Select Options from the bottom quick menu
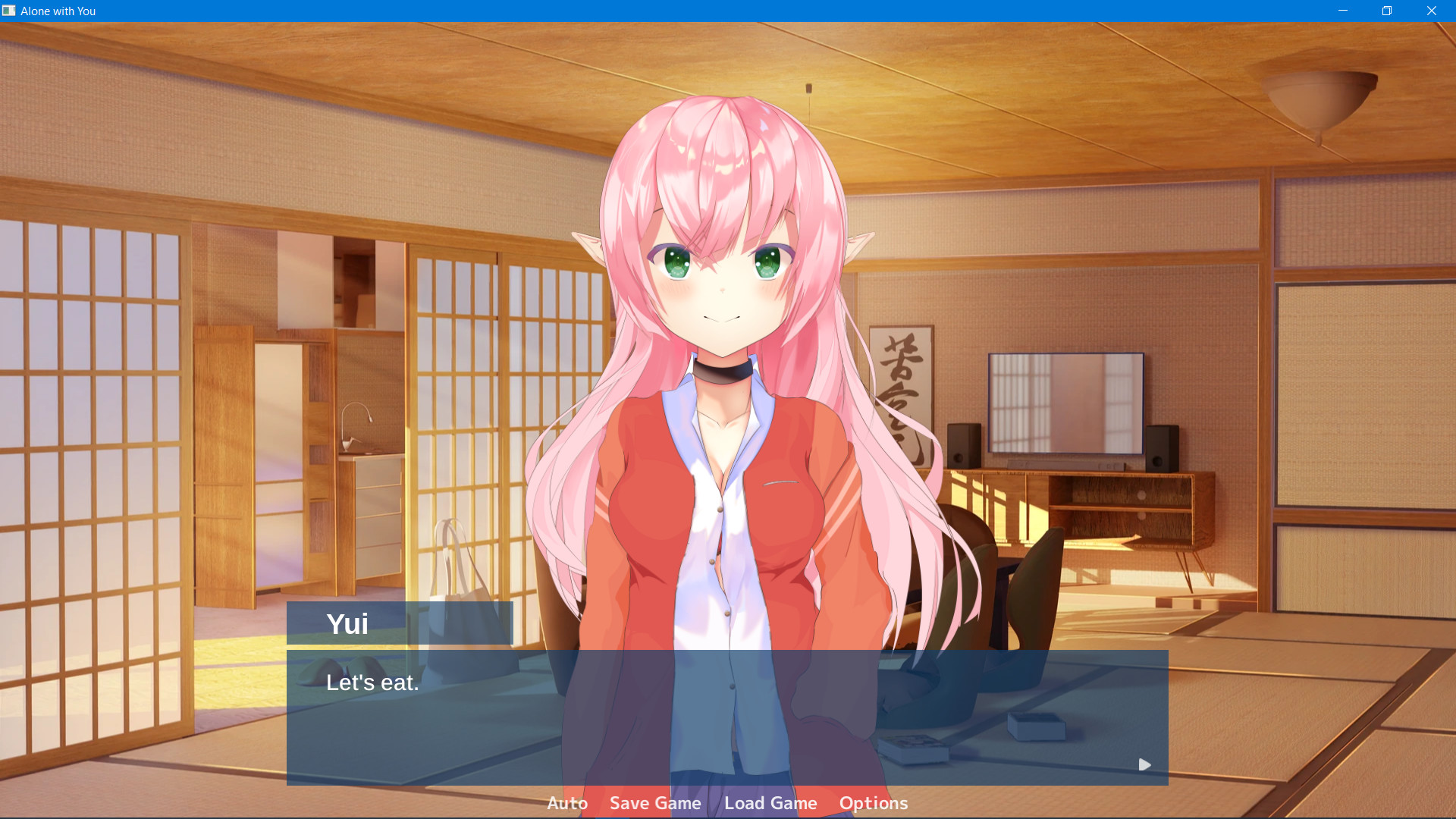The height and width of the screenshot is (819, 1456). click(874, 803)
